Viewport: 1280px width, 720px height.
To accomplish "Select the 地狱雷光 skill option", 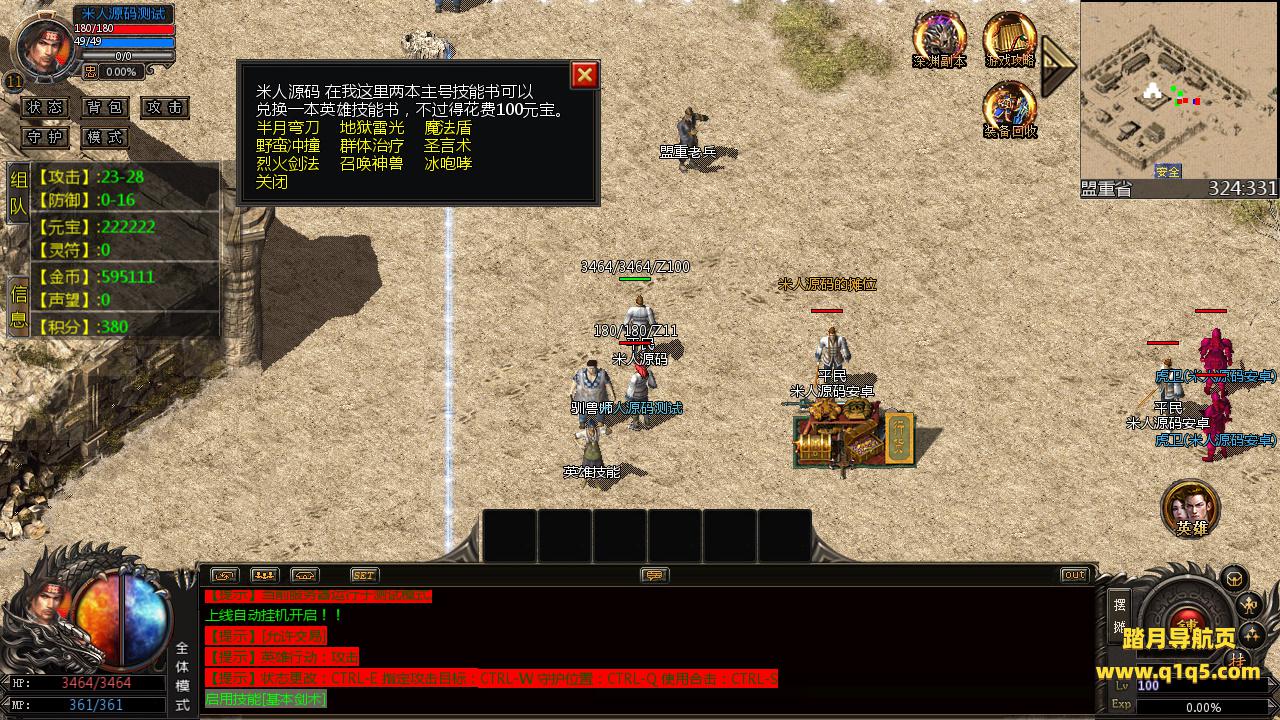I will pos(372,128).
